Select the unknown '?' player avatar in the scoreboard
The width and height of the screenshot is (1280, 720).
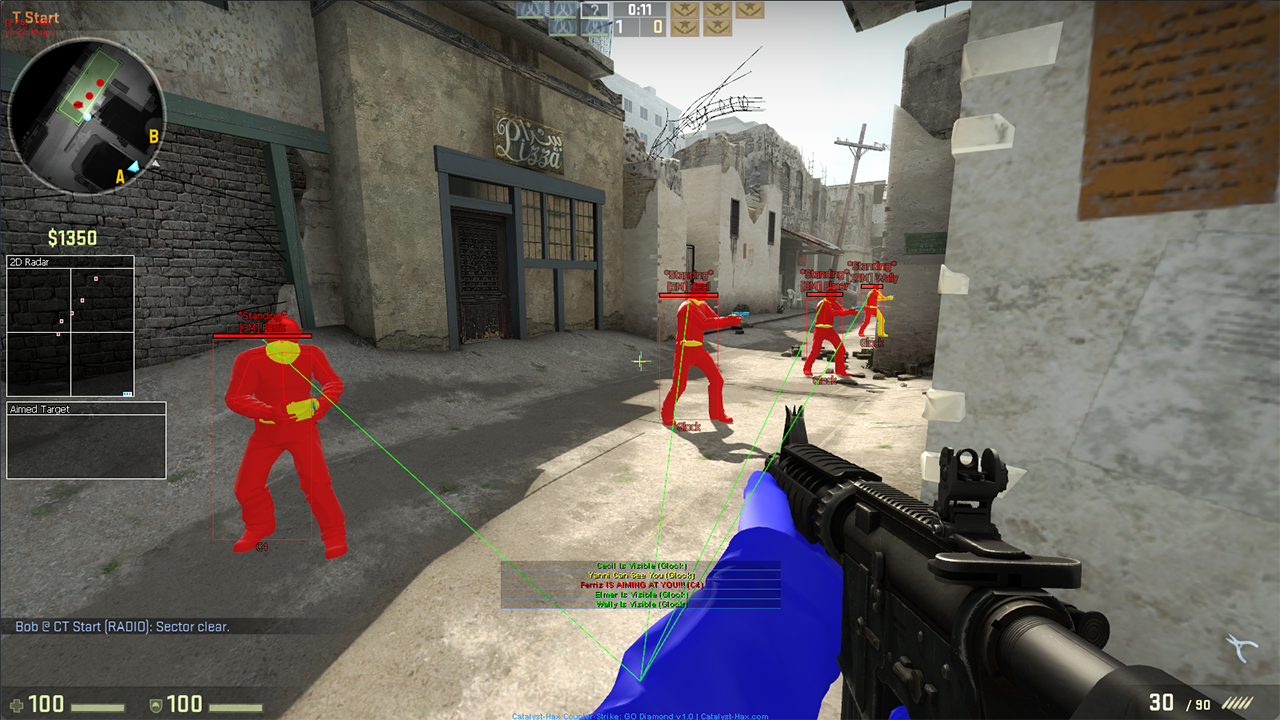coord(595,10)
